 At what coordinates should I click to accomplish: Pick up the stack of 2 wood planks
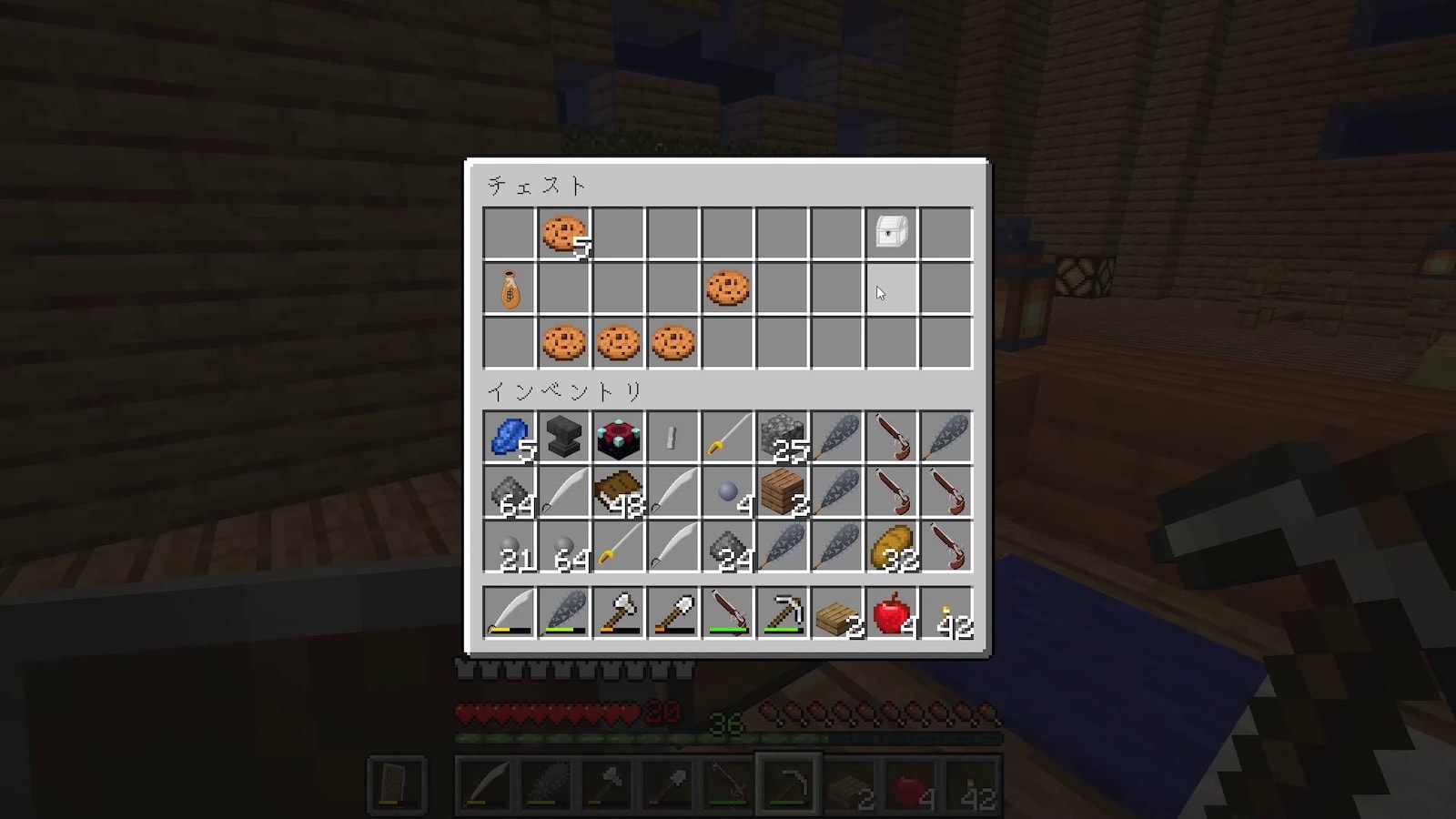tap(783, 492)
